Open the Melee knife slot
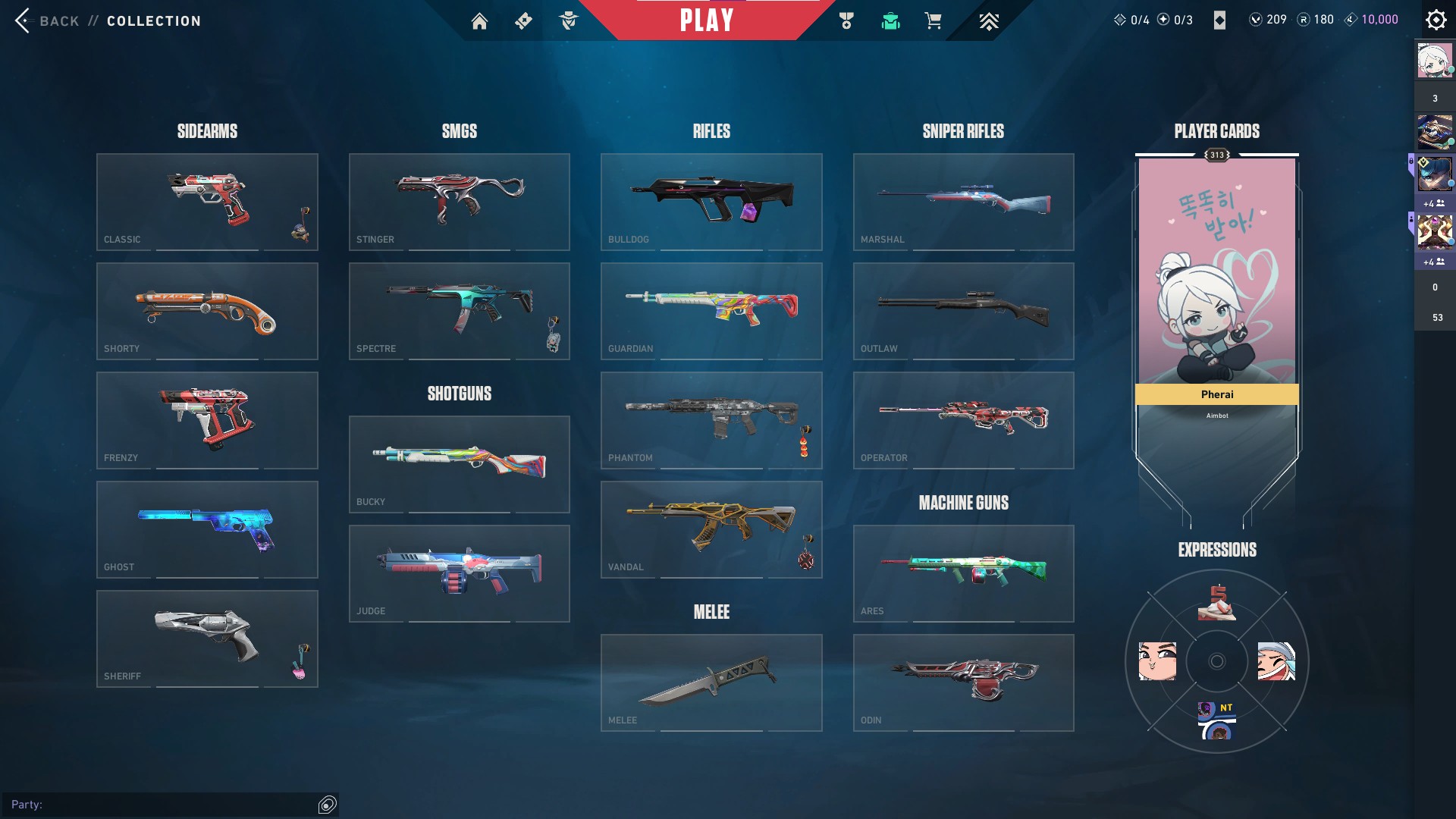The width and height of the screenshot is (1456, 819). (x=711, y=682)
